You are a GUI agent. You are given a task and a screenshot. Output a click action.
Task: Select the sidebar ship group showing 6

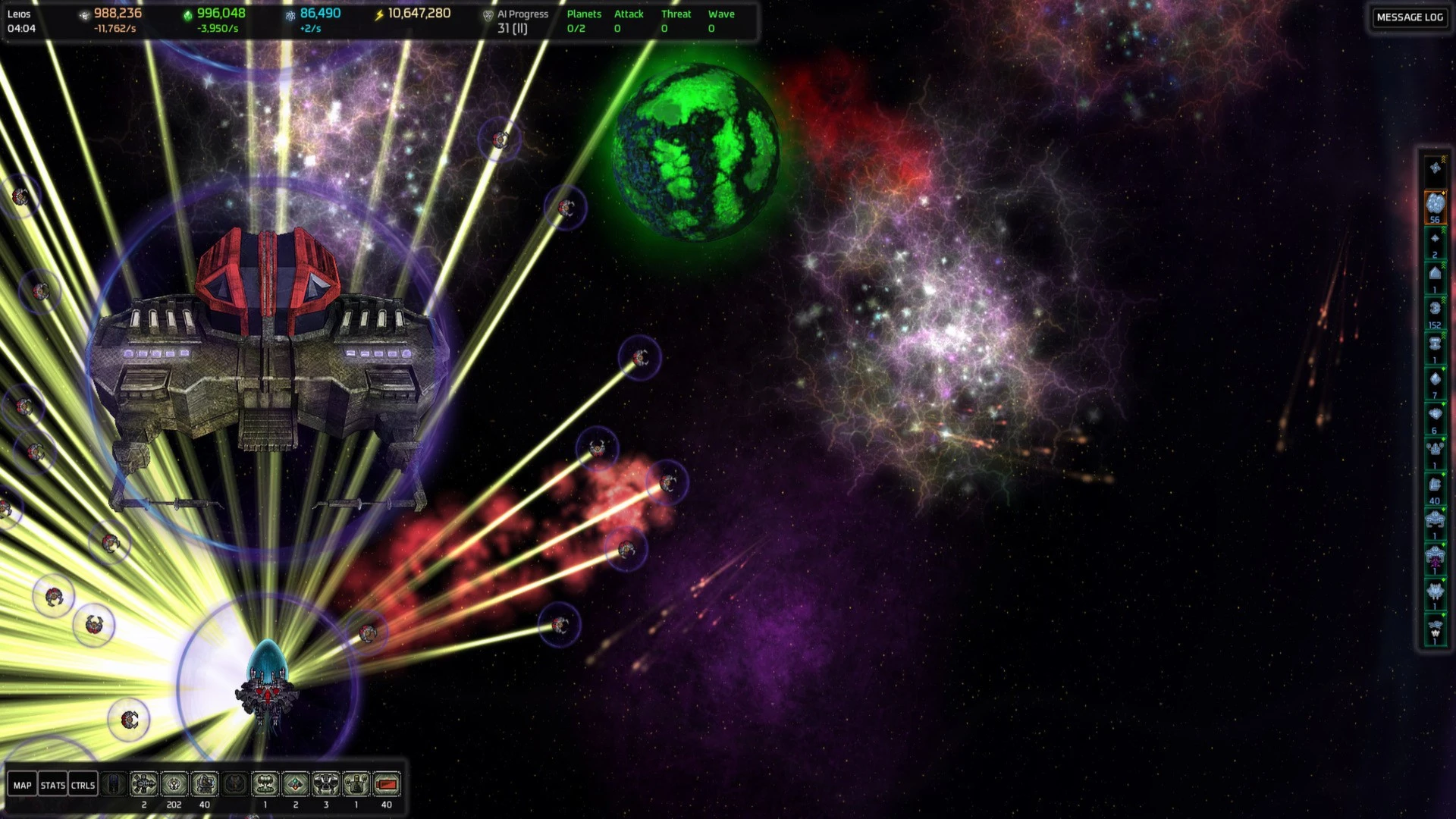pos(1435,415)
